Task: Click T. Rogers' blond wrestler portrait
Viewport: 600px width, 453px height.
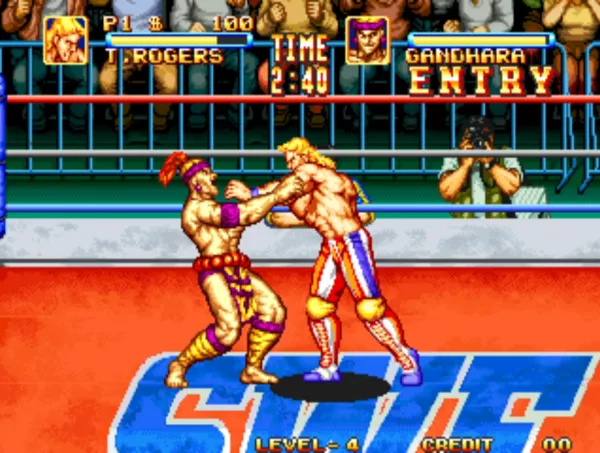Action: click(65, 41)
